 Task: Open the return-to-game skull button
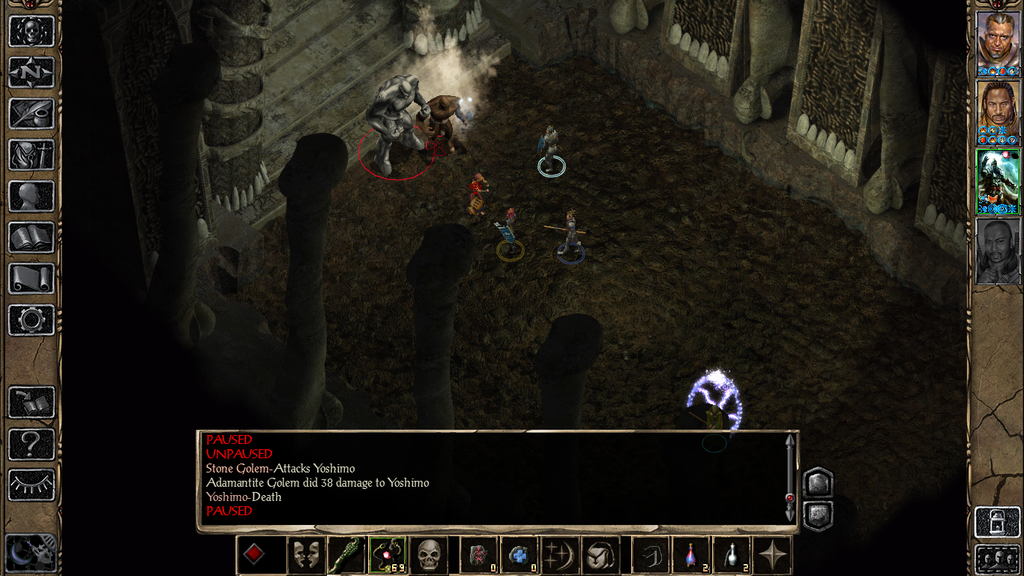coord(31,31)
